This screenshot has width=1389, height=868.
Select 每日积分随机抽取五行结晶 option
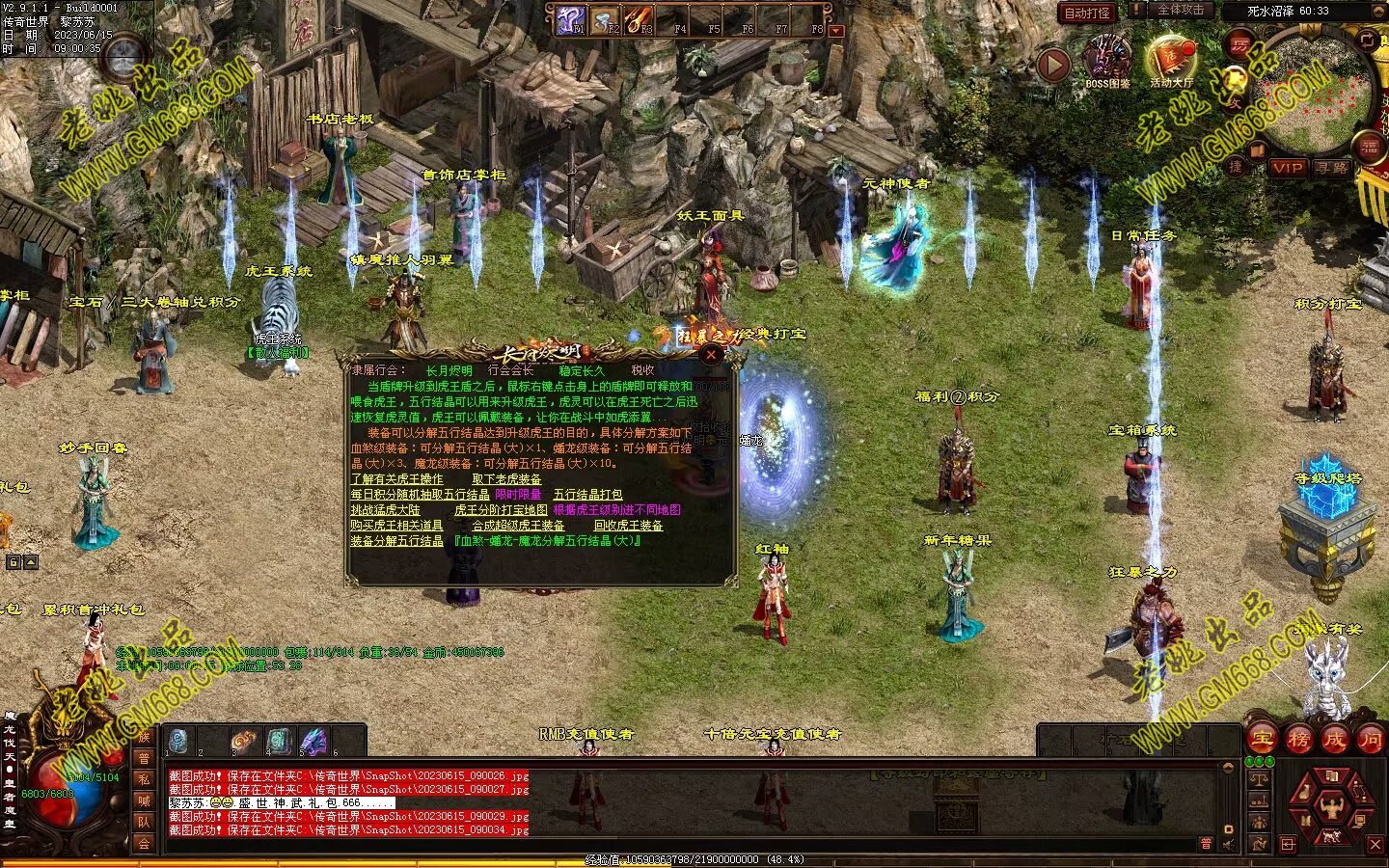coord(420,495)
